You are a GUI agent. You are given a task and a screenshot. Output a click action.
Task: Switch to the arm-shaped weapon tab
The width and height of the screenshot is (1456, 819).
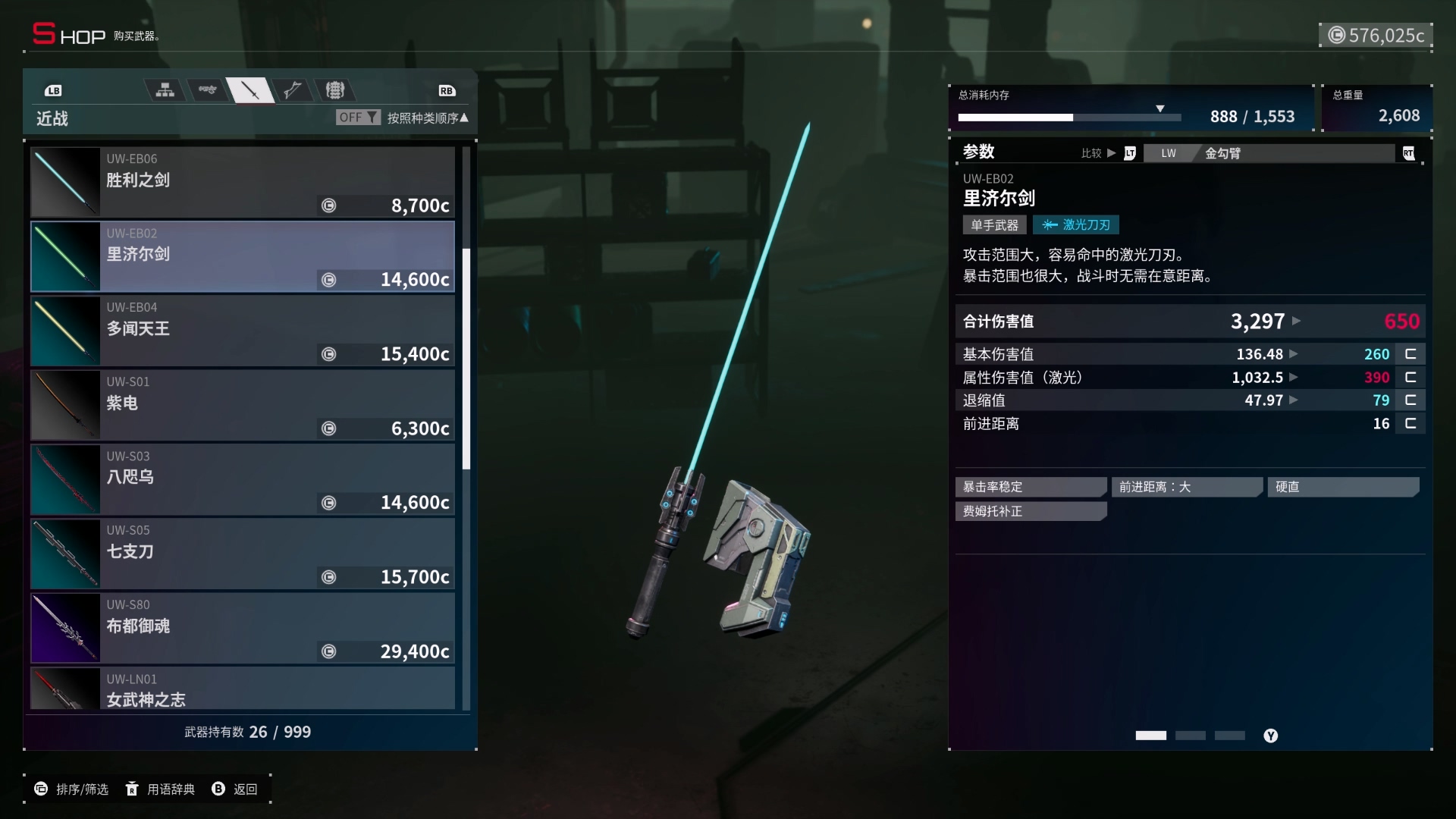click(x=292, y=90)
